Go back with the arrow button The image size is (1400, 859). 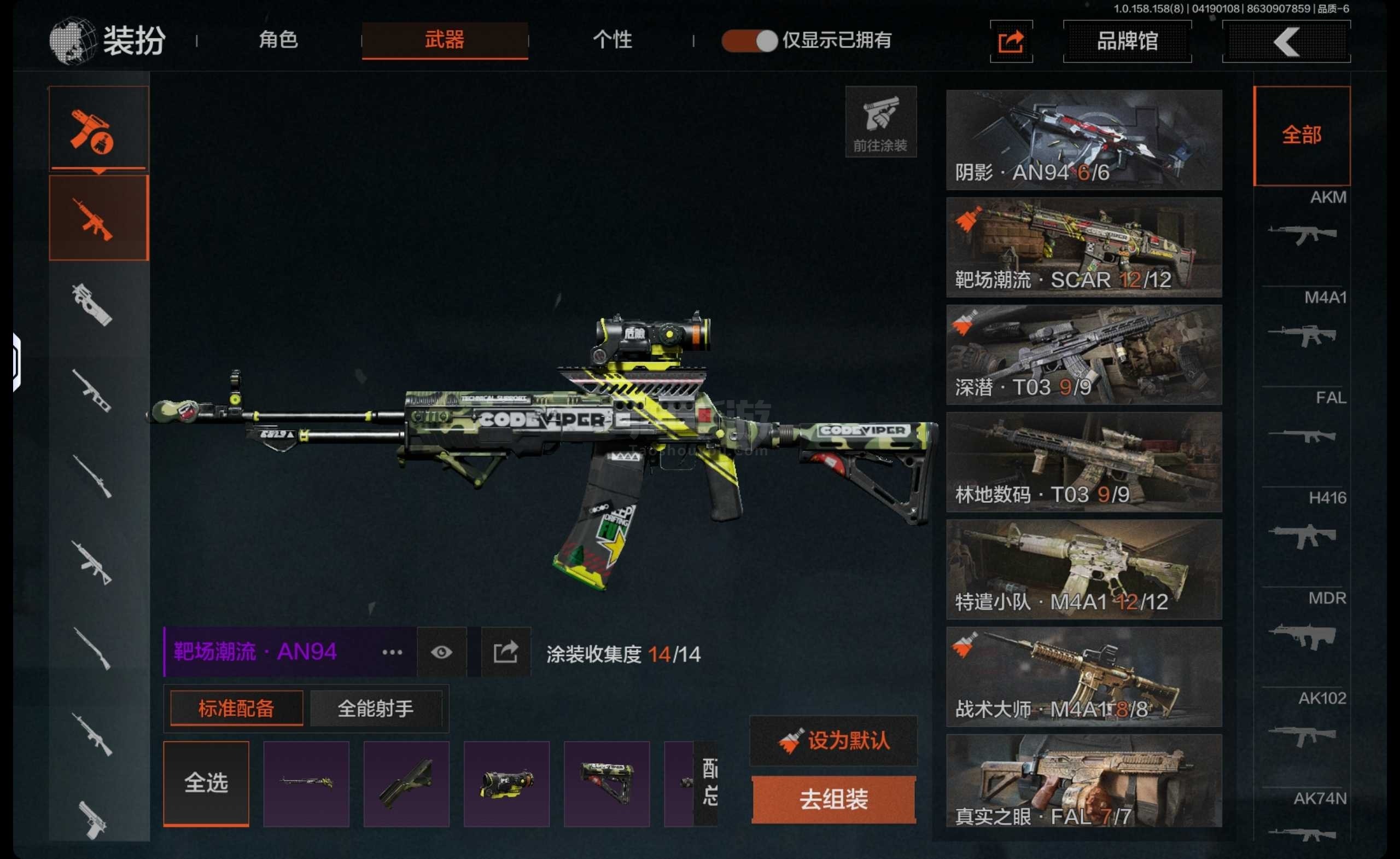click(x=1286, y=41)
